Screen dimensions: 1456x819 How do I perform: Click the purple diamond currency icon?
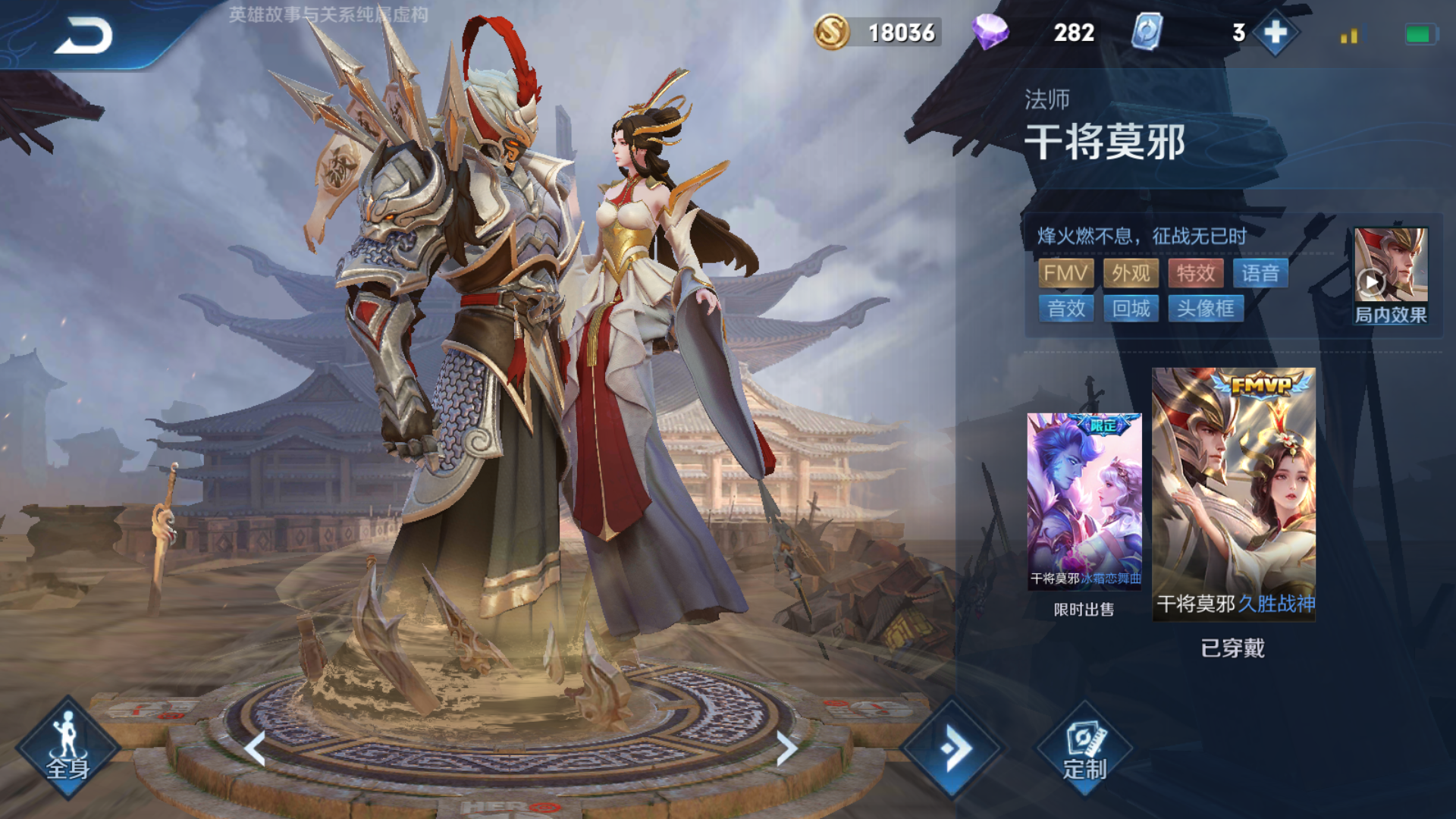pyautogui.click(x=990, y=33)
